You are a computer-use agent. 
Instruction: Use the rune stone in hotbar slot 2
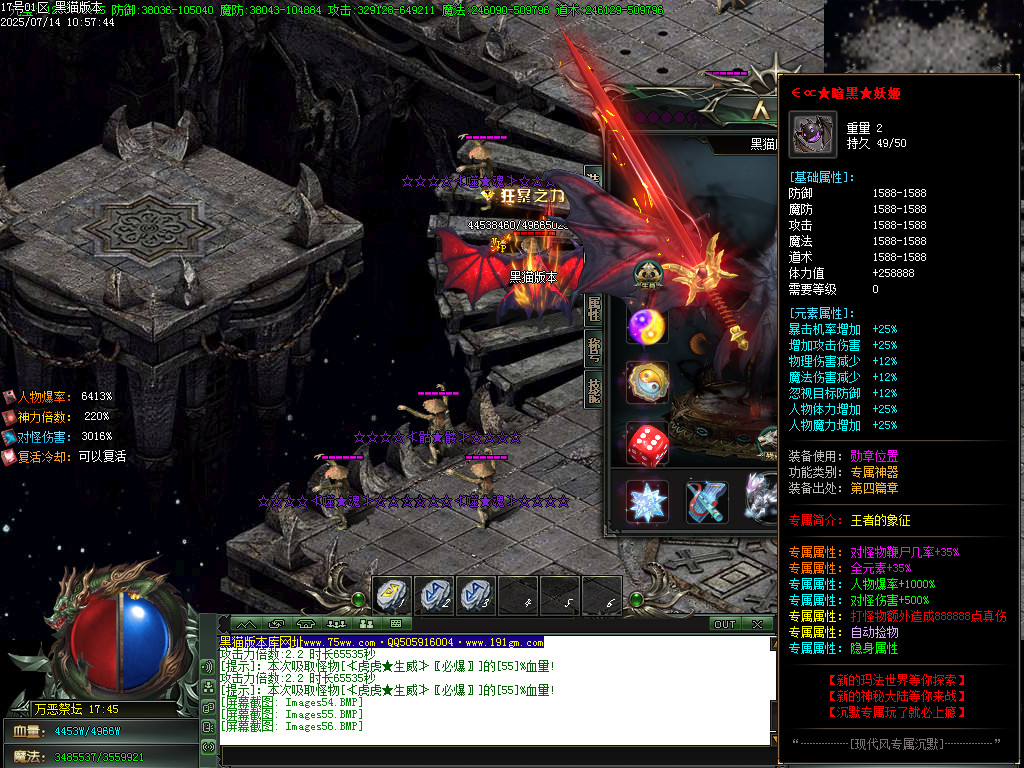point(434,596)
